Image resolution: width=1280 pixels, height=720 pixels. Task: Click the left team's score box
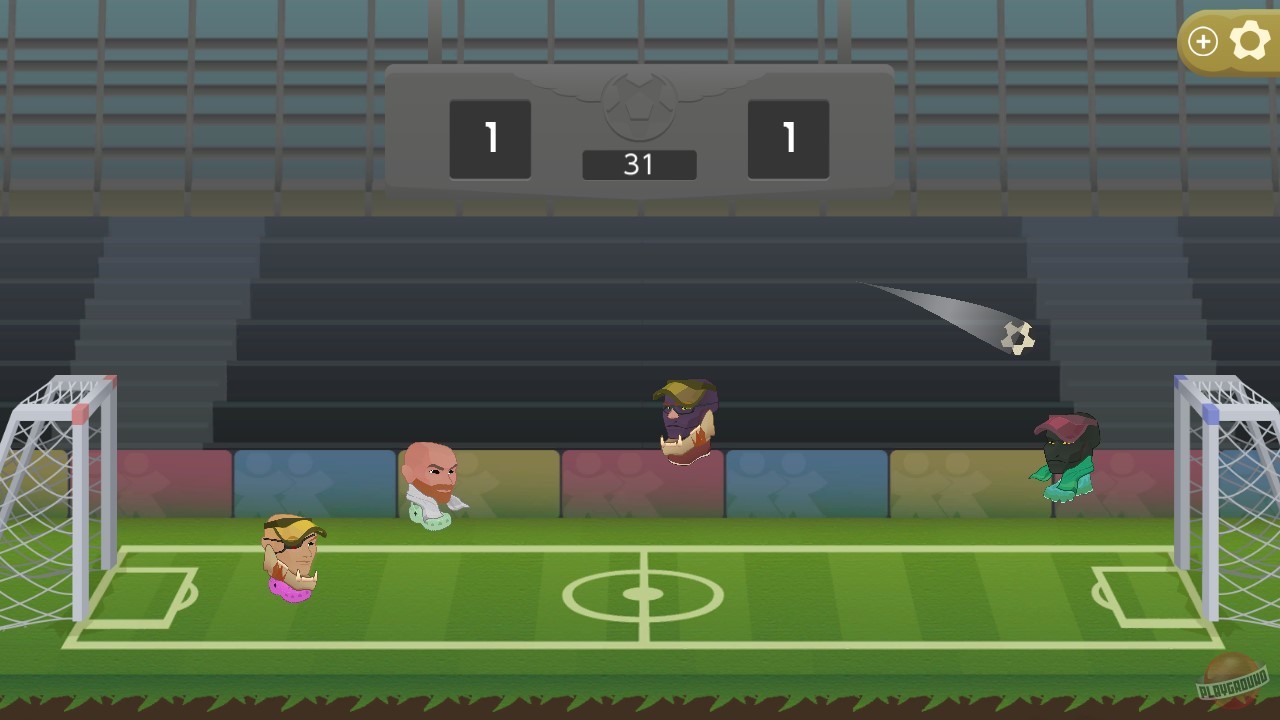click(x=490, y=139)
